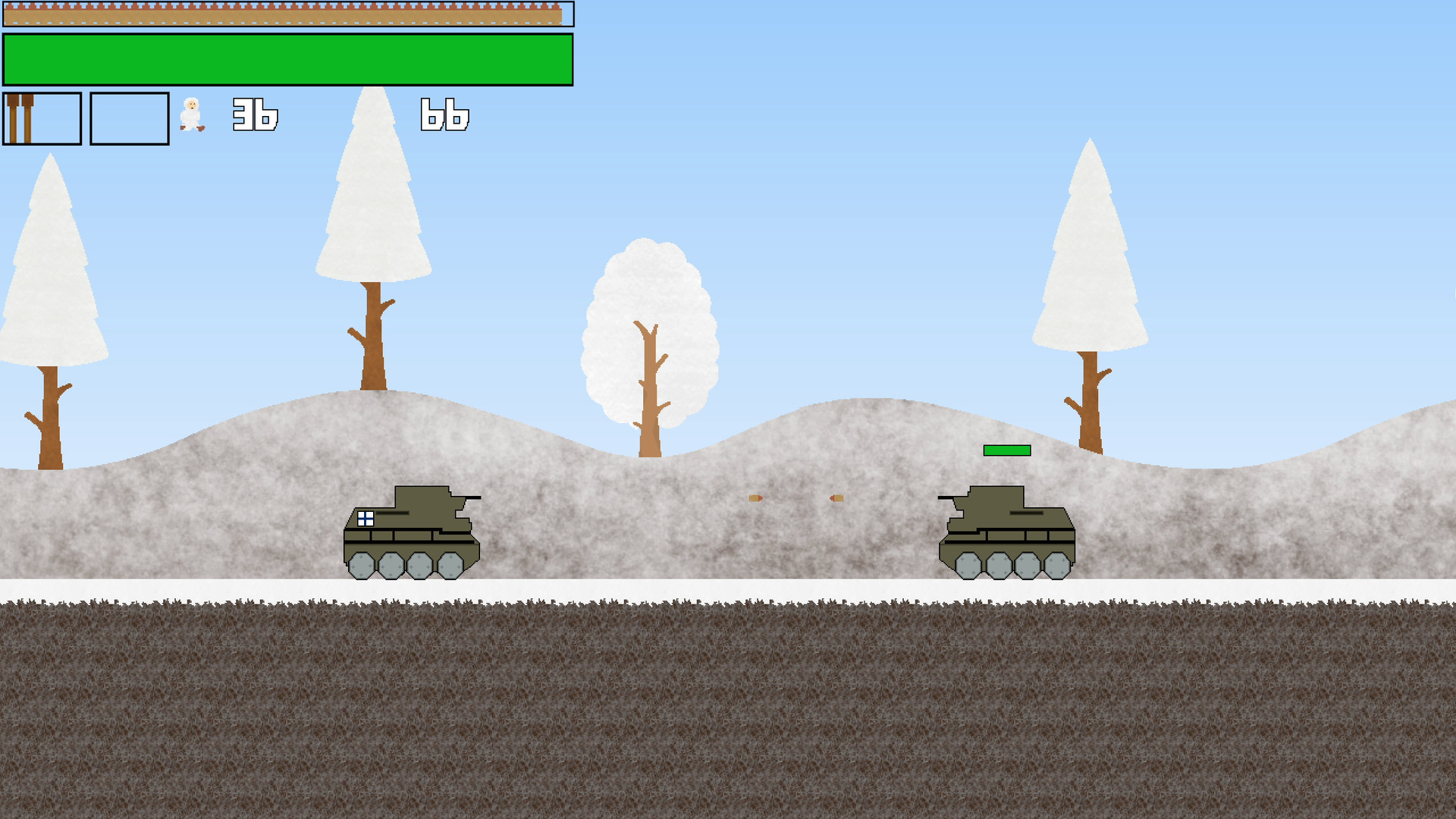Click the bullet projectile flying mid-air
Image resolution: width=1456 pixels, height=819 pixels.
point(755,497)
